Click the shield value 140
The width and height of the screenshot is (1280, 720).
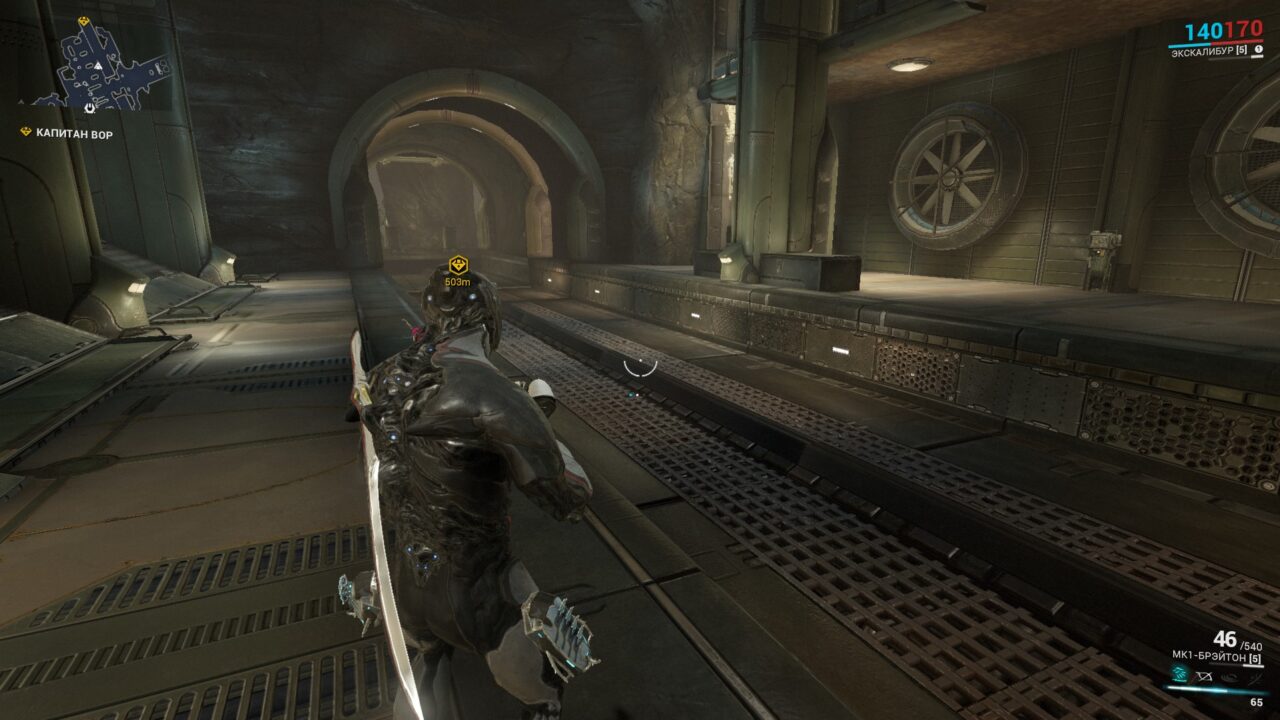1203,30
